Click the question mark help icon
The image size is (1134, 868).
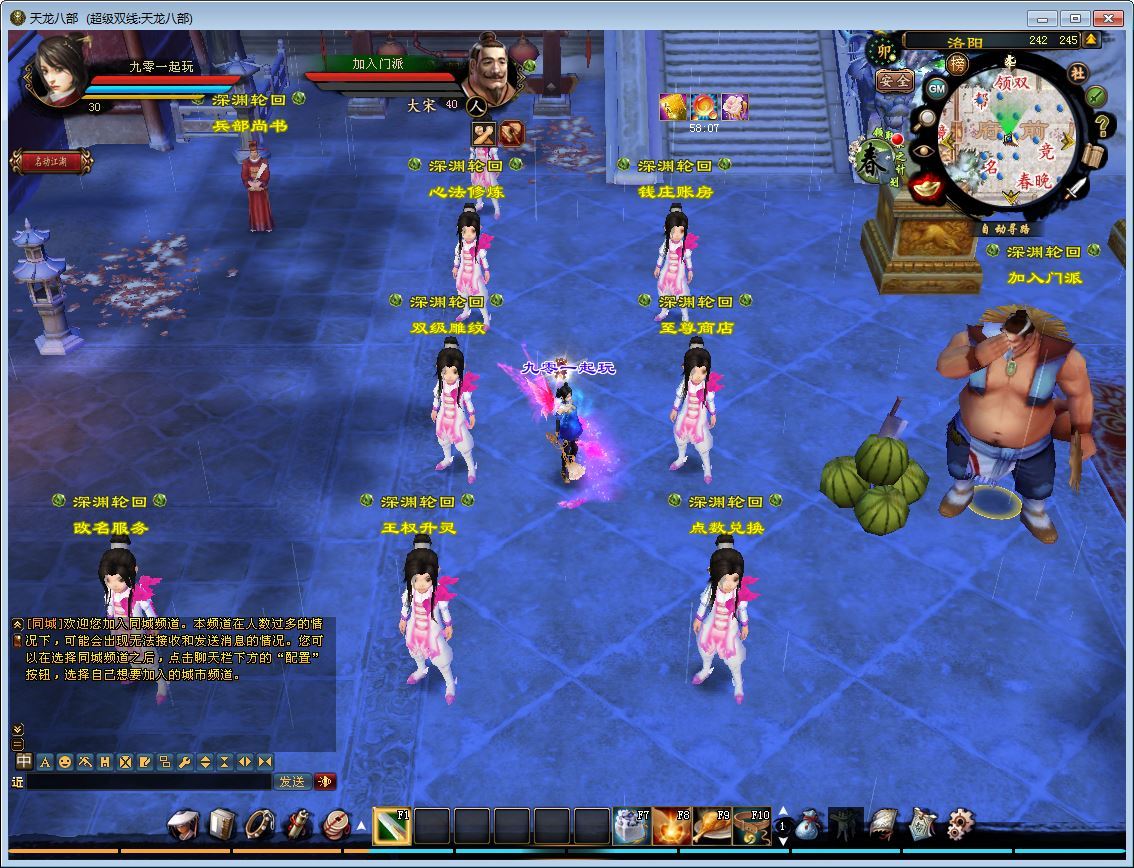pyautogui.click(x=1103, y=125)
